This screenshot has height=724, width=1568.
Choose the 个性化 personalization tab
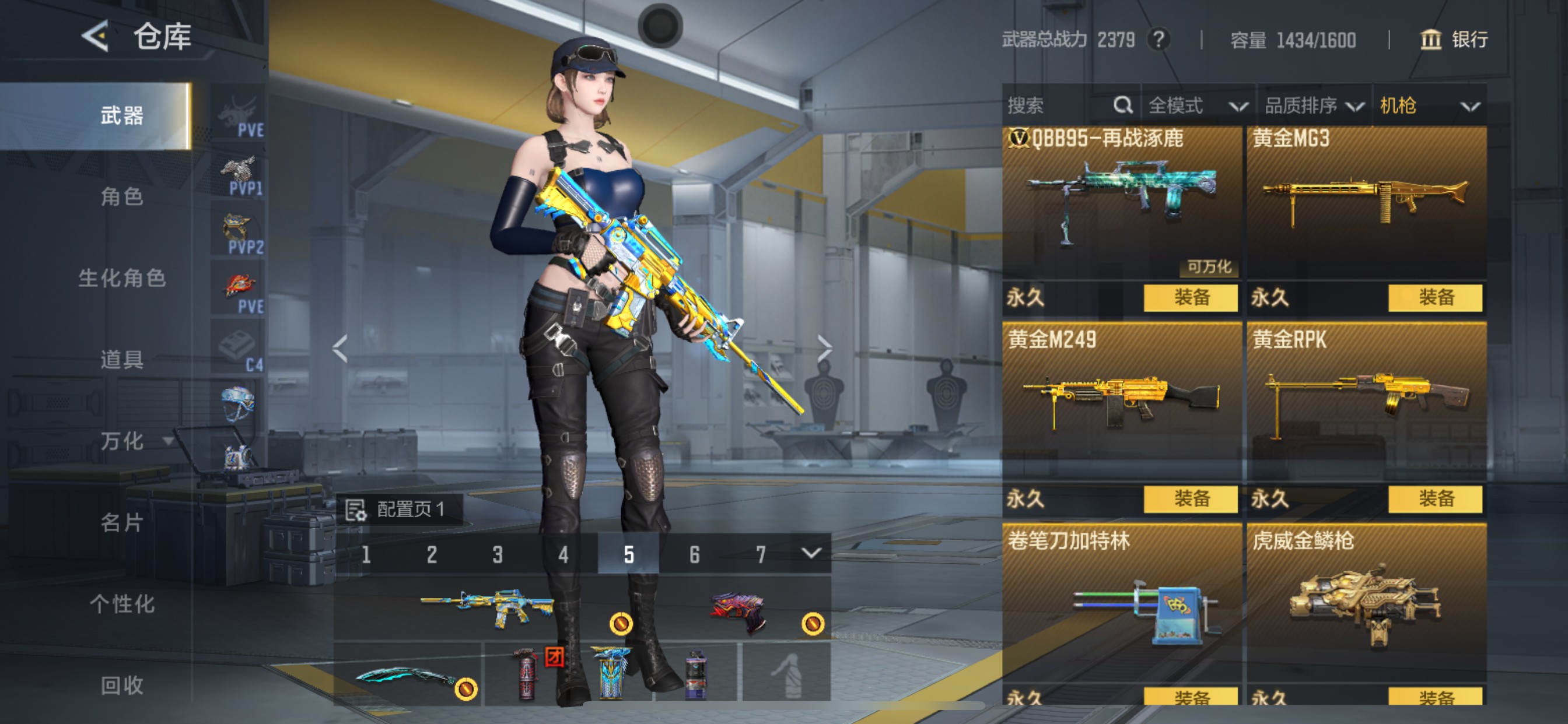(122, 604)
